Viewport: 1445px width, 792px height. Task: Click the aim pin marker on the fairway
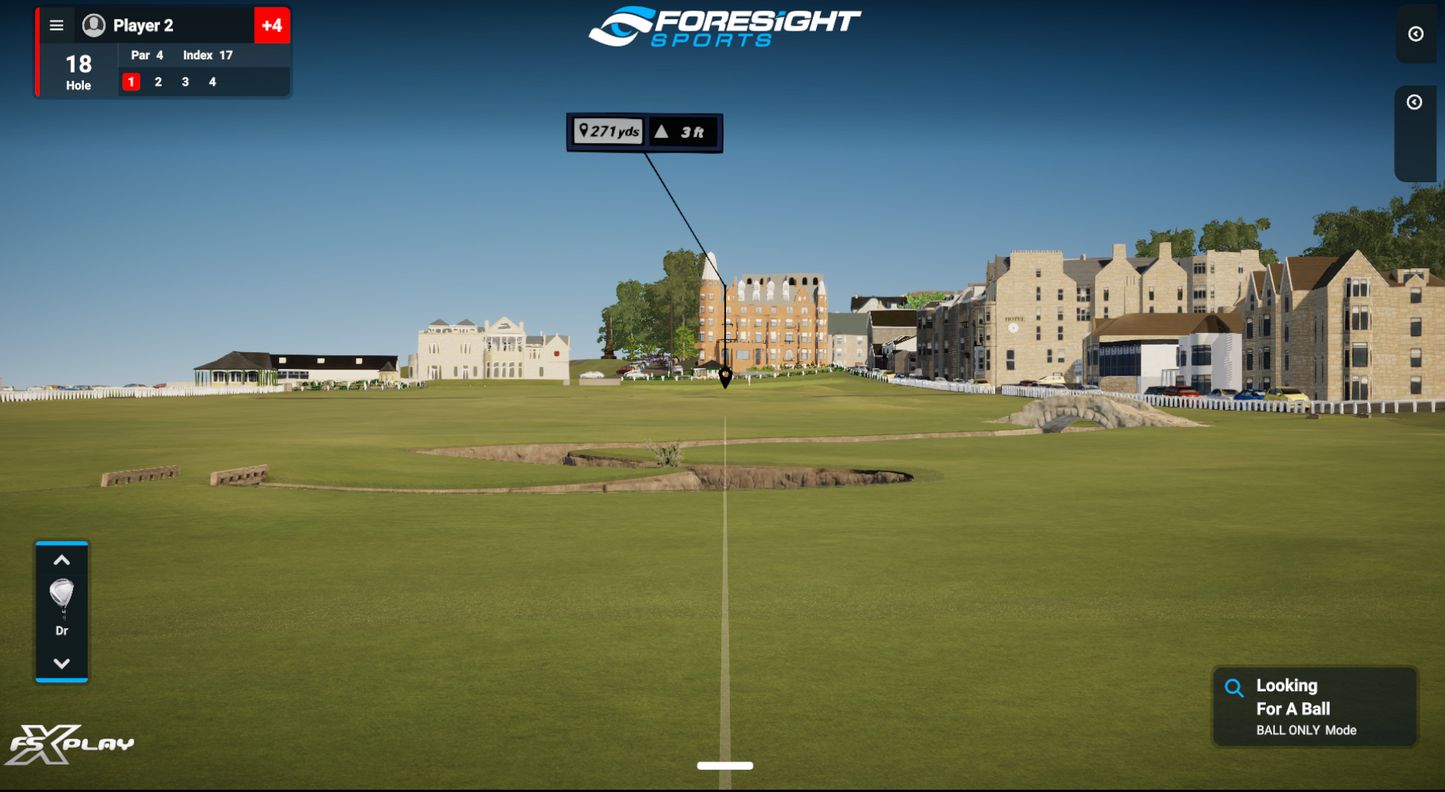723,377
